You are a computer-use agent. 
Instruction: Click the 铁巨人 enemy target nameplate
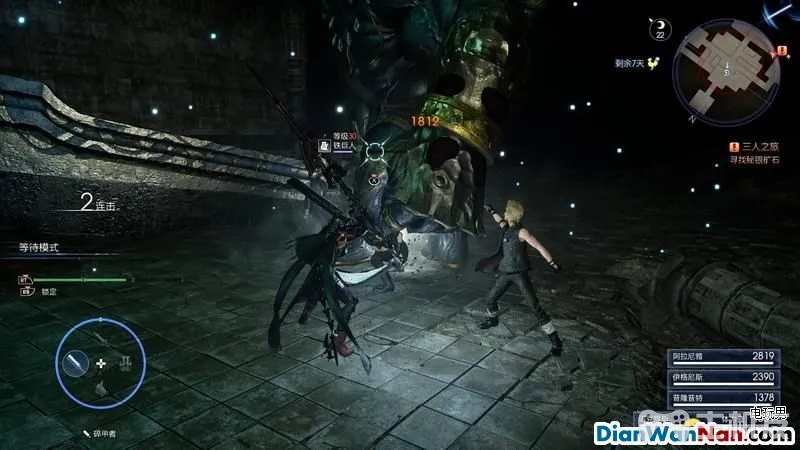[x=342, y=145]
